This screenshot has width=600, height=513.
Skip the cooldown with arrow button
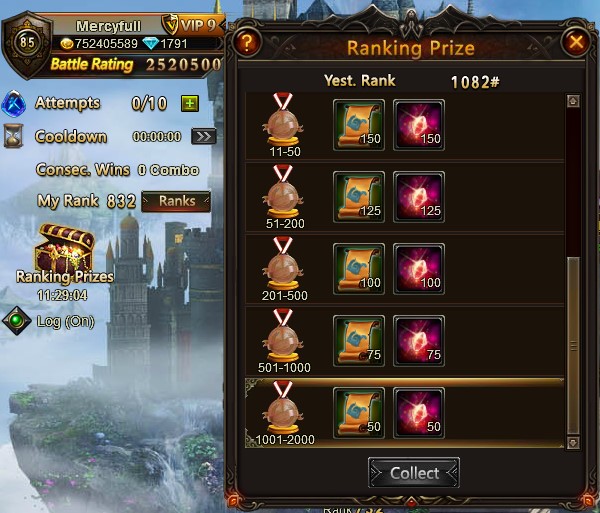[x=203, y=136]
